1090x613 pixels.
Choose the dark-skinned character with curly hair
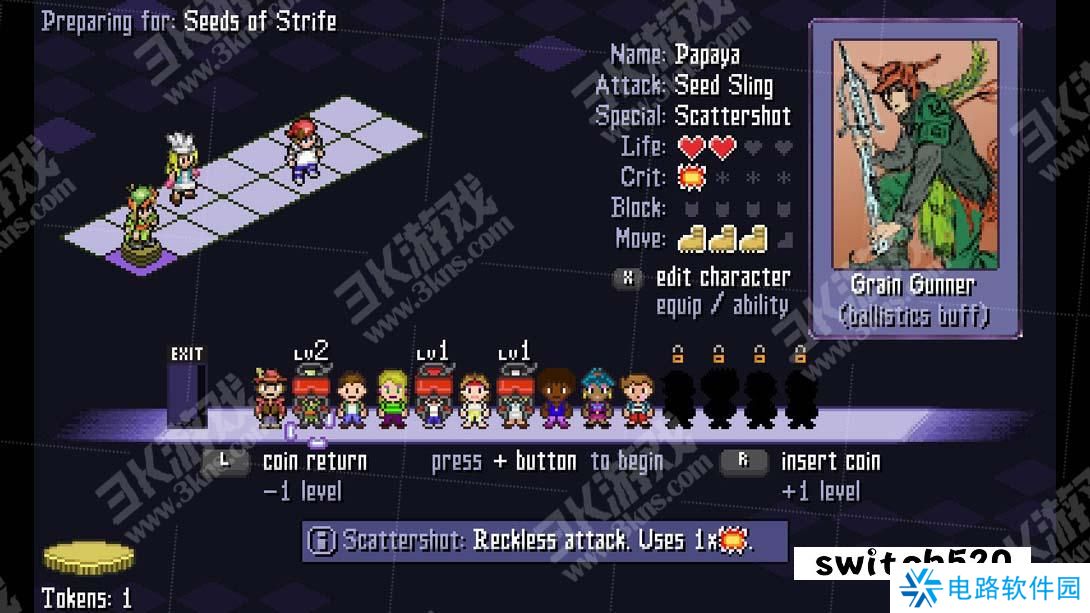coord(557,399)
